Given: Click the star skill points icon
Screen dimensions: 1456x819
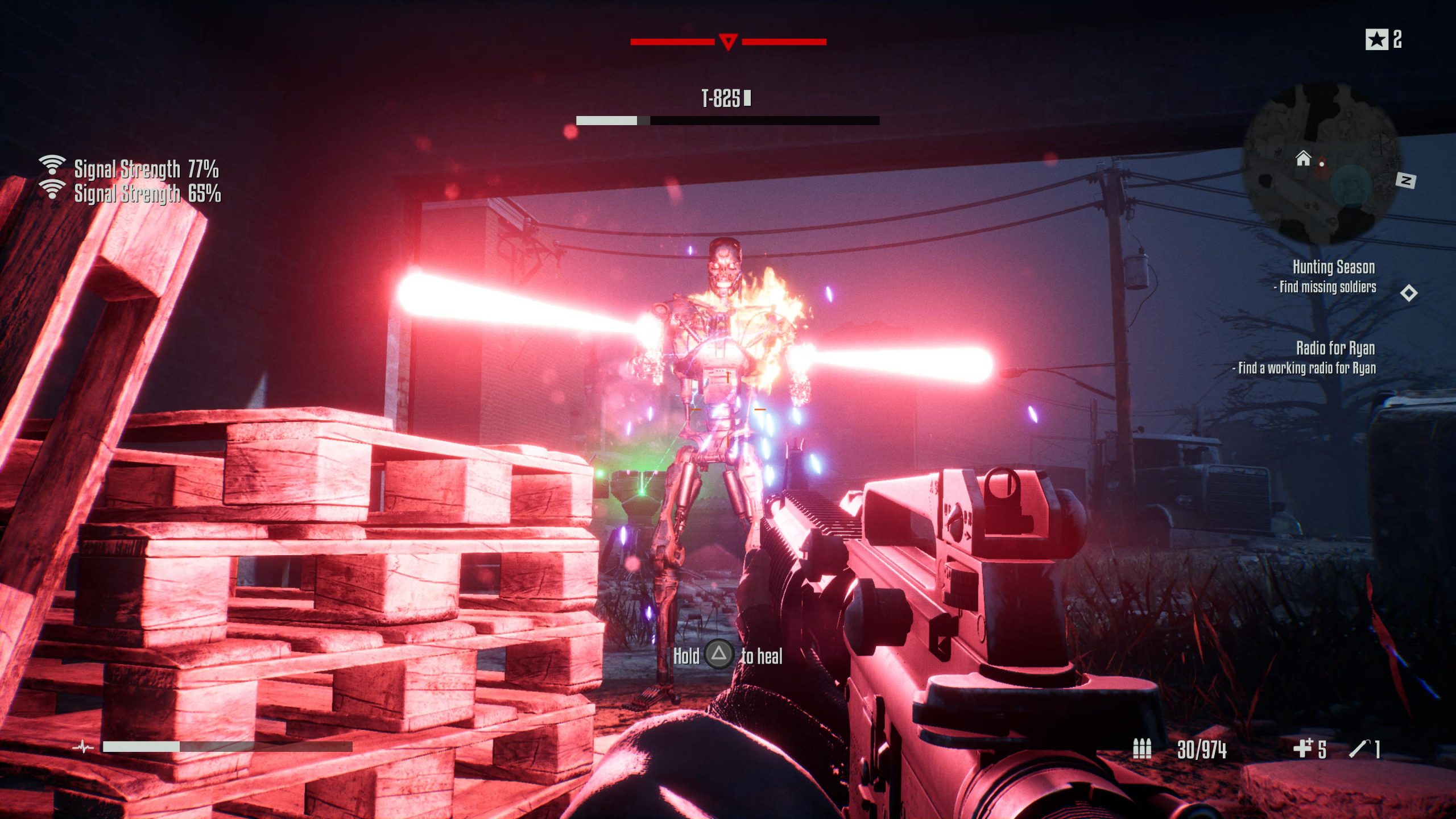Looking at the screenshot, I should [1376, 40].
